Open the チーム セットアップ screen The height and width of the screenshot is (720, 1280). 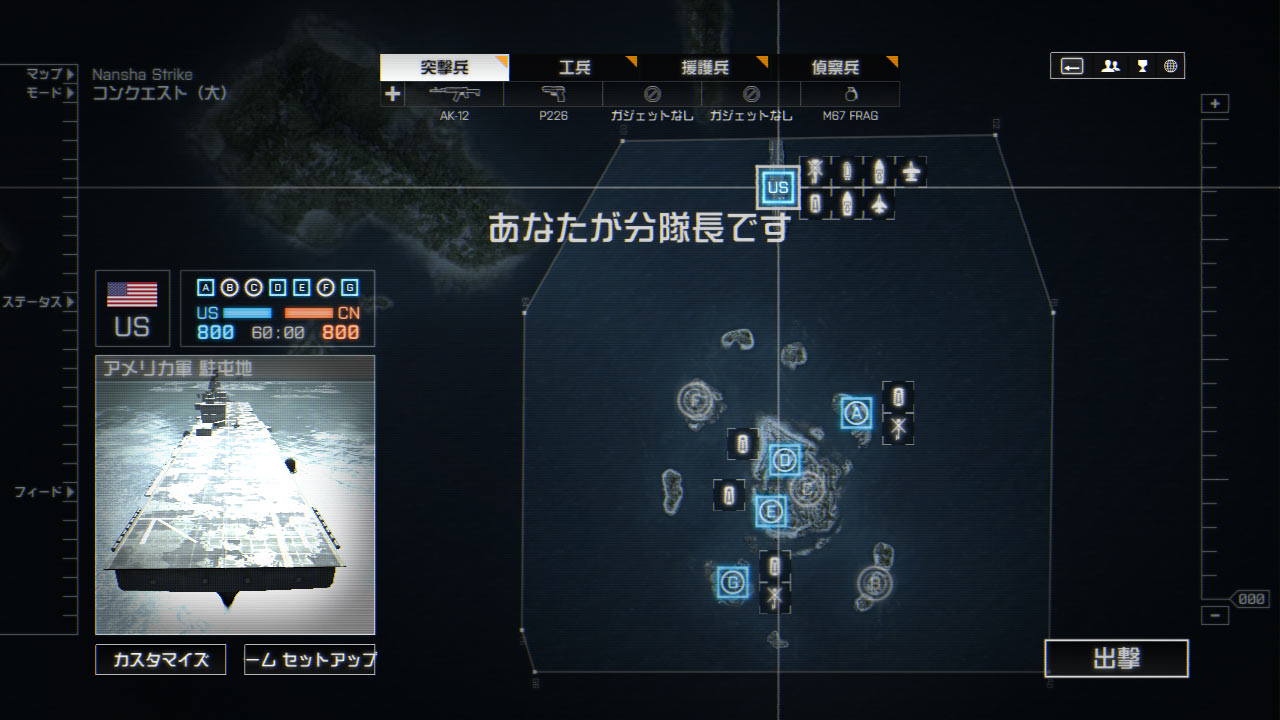(x=310, y=660)
